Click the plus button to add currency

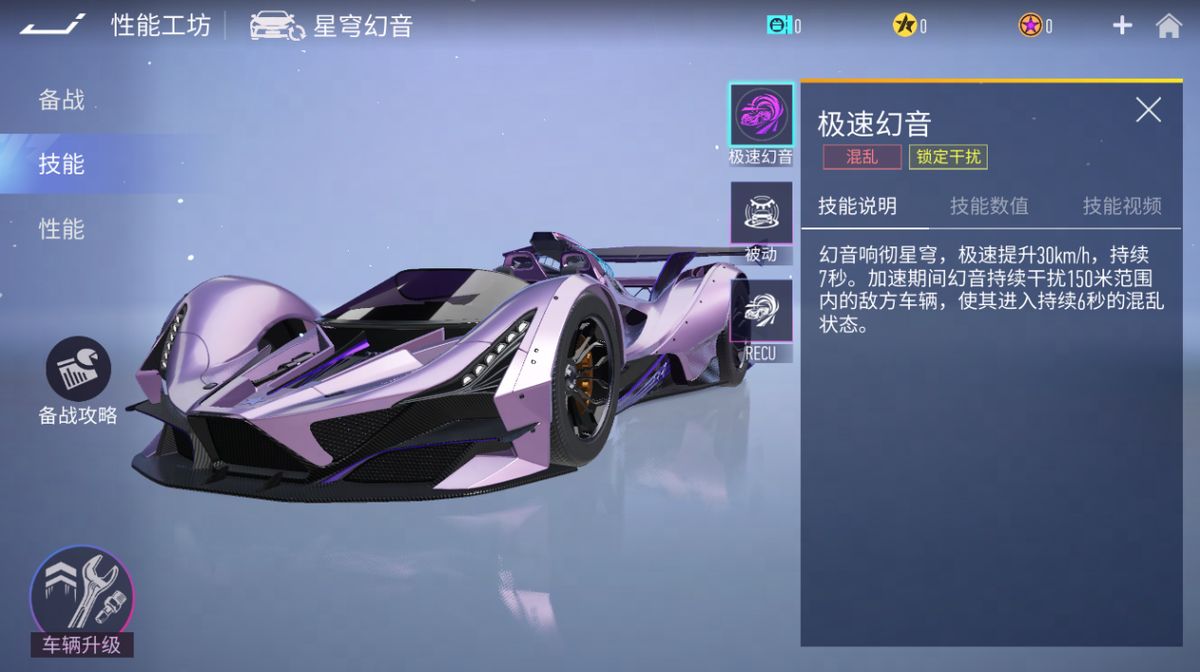(1122, 26)
